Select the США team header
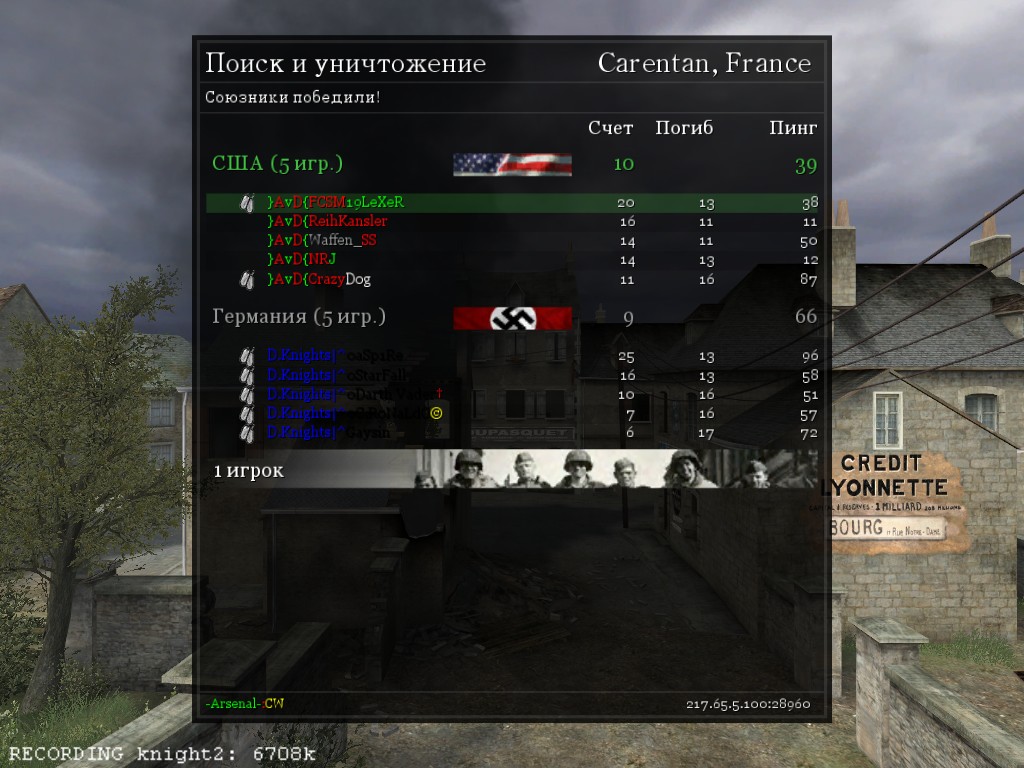The height and width of the screenshot is (768, 1024). click(278, 164)
